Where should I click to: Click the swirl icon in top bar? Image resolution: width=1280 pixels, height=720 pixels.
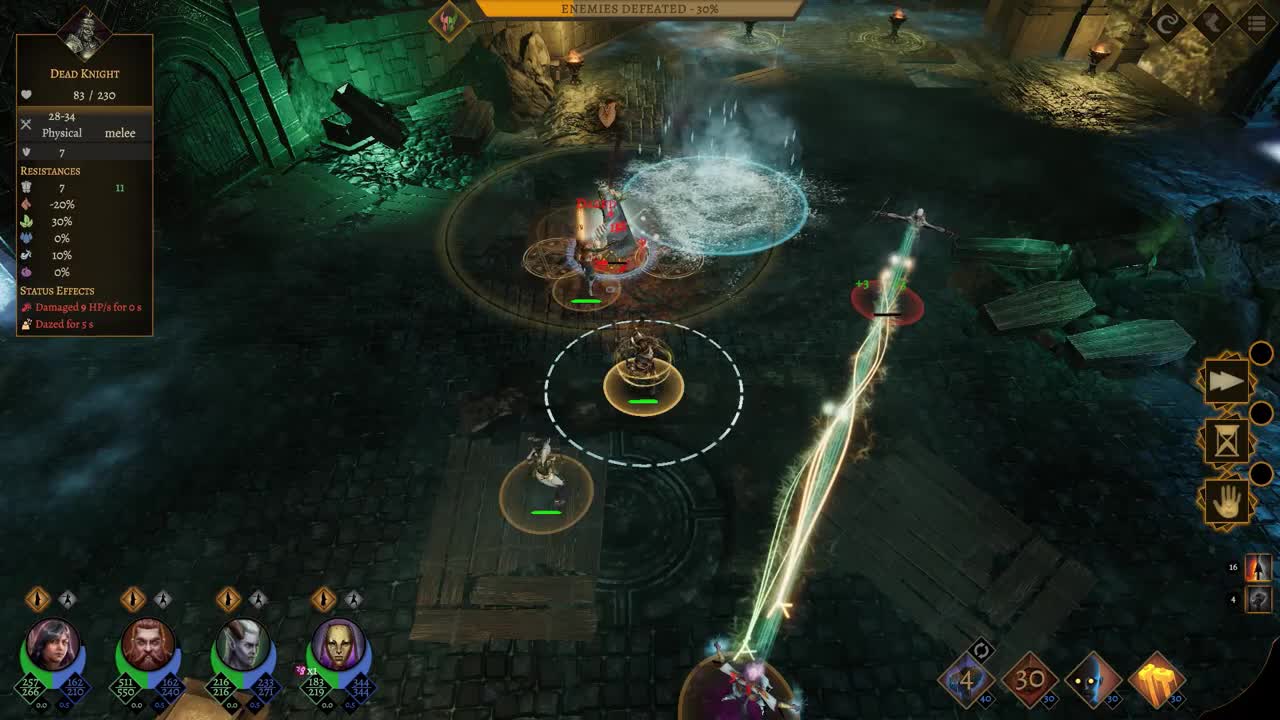click(1166, 23)
